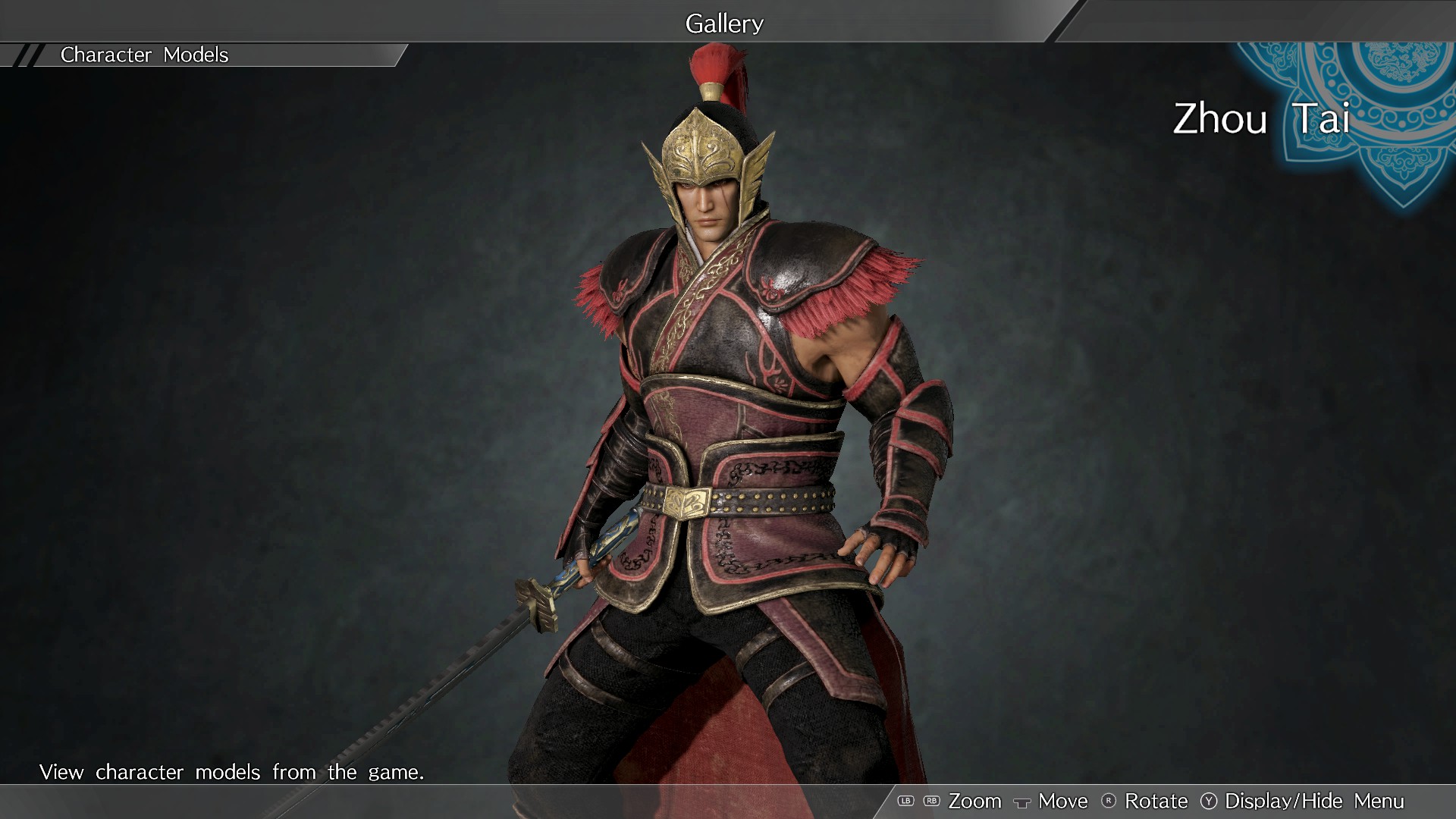This screenshot has width=1456, height=819.
Task: Click the RB button prompt icon
Action: (x=931, y=801)
